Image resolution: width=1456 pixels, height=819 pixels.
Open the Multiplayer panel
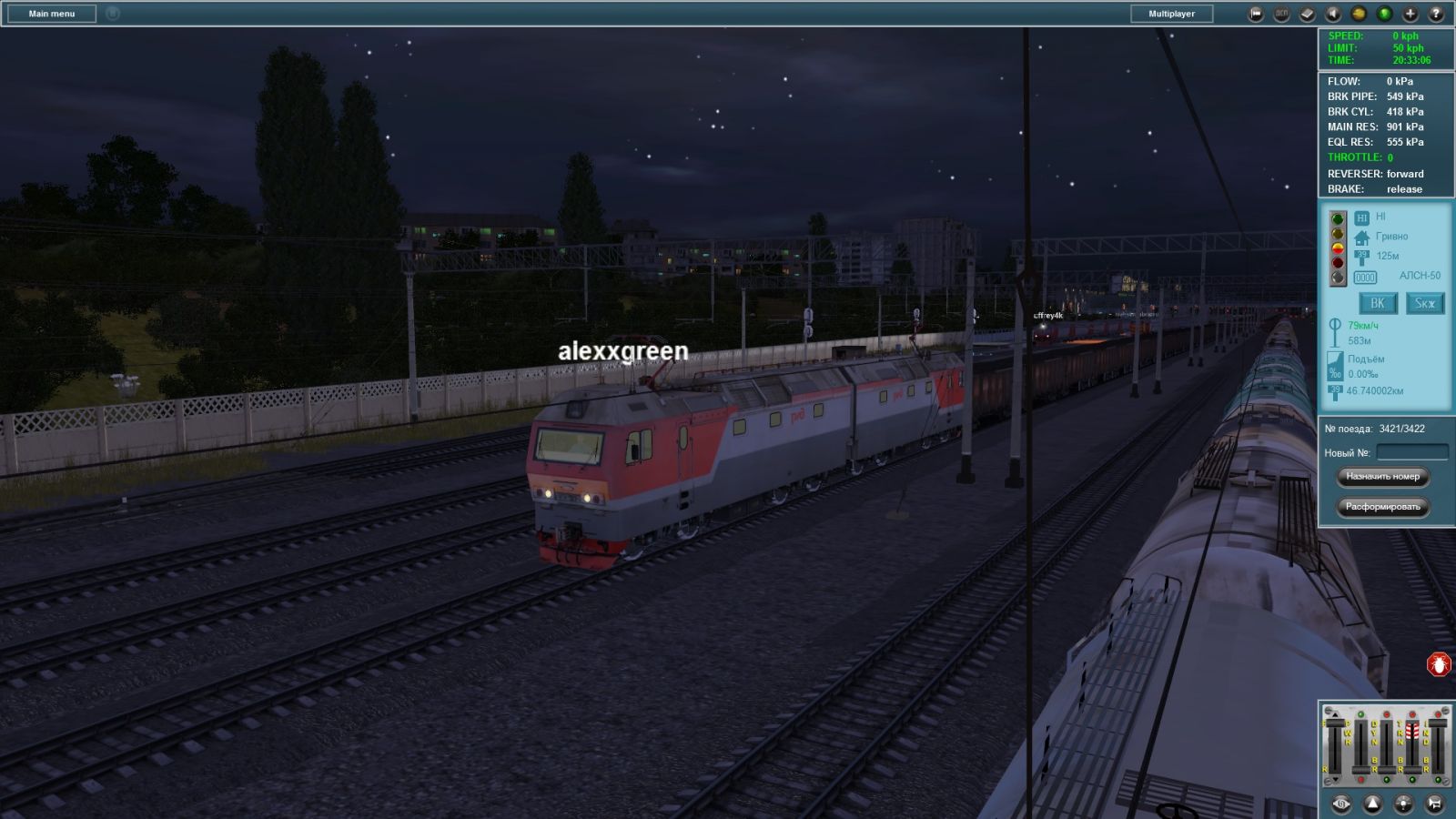click(1171, 14)
